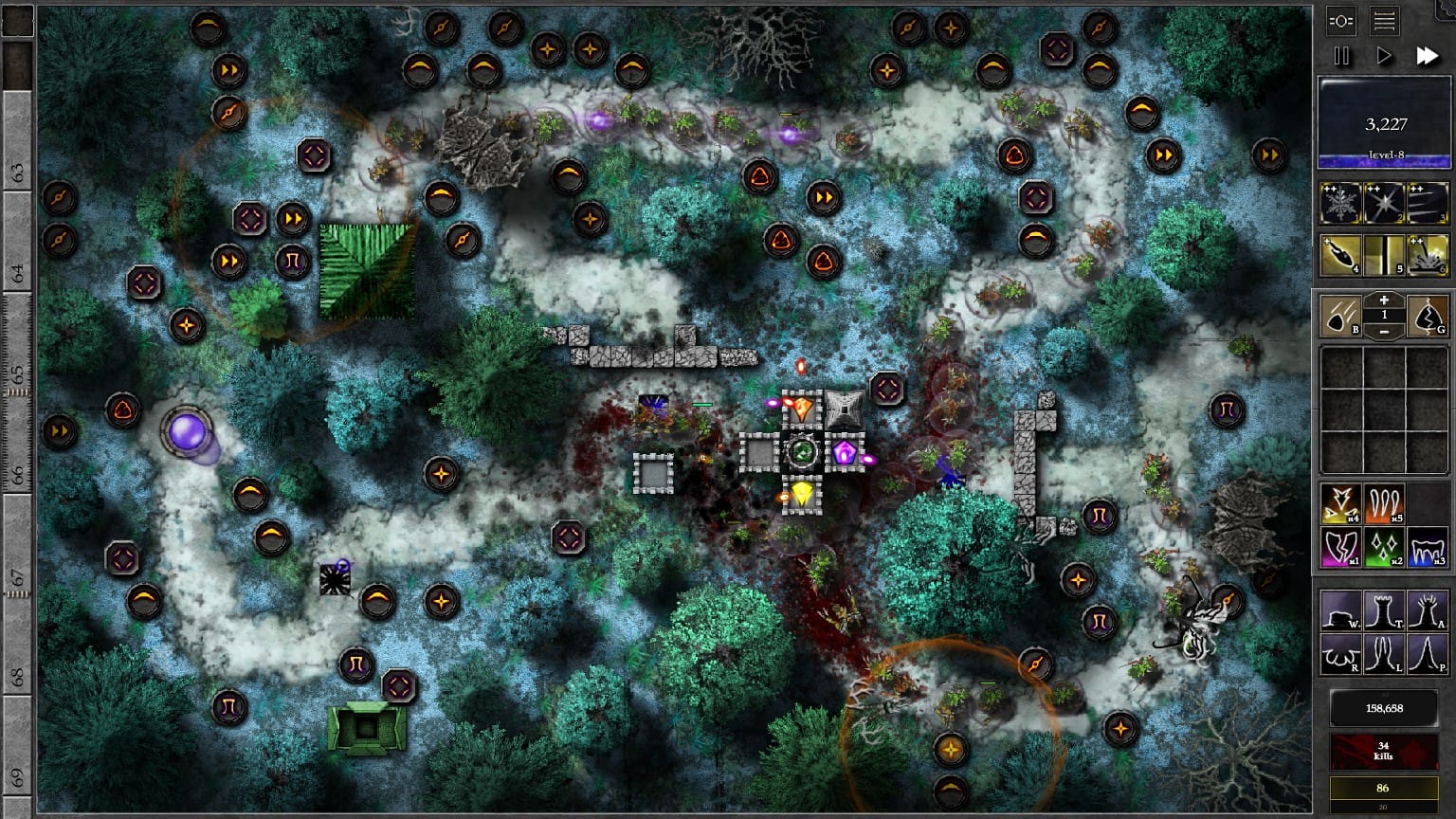Select wave stone 66 on wave bar
Screen dimensions: 1456x819
[18, 471]
